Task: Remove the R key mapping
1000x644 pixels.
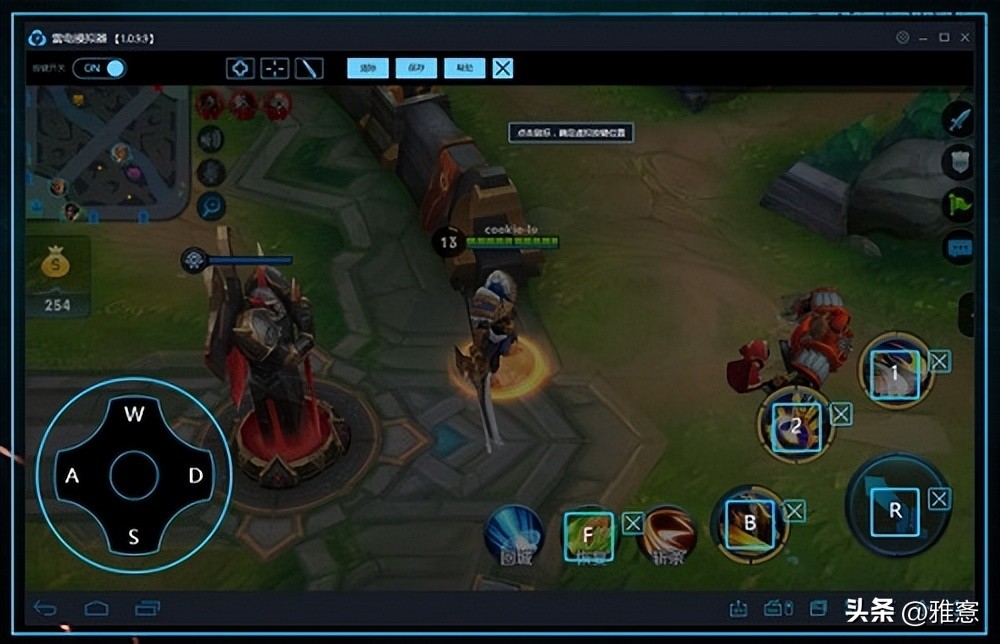Action: (939, 498)
